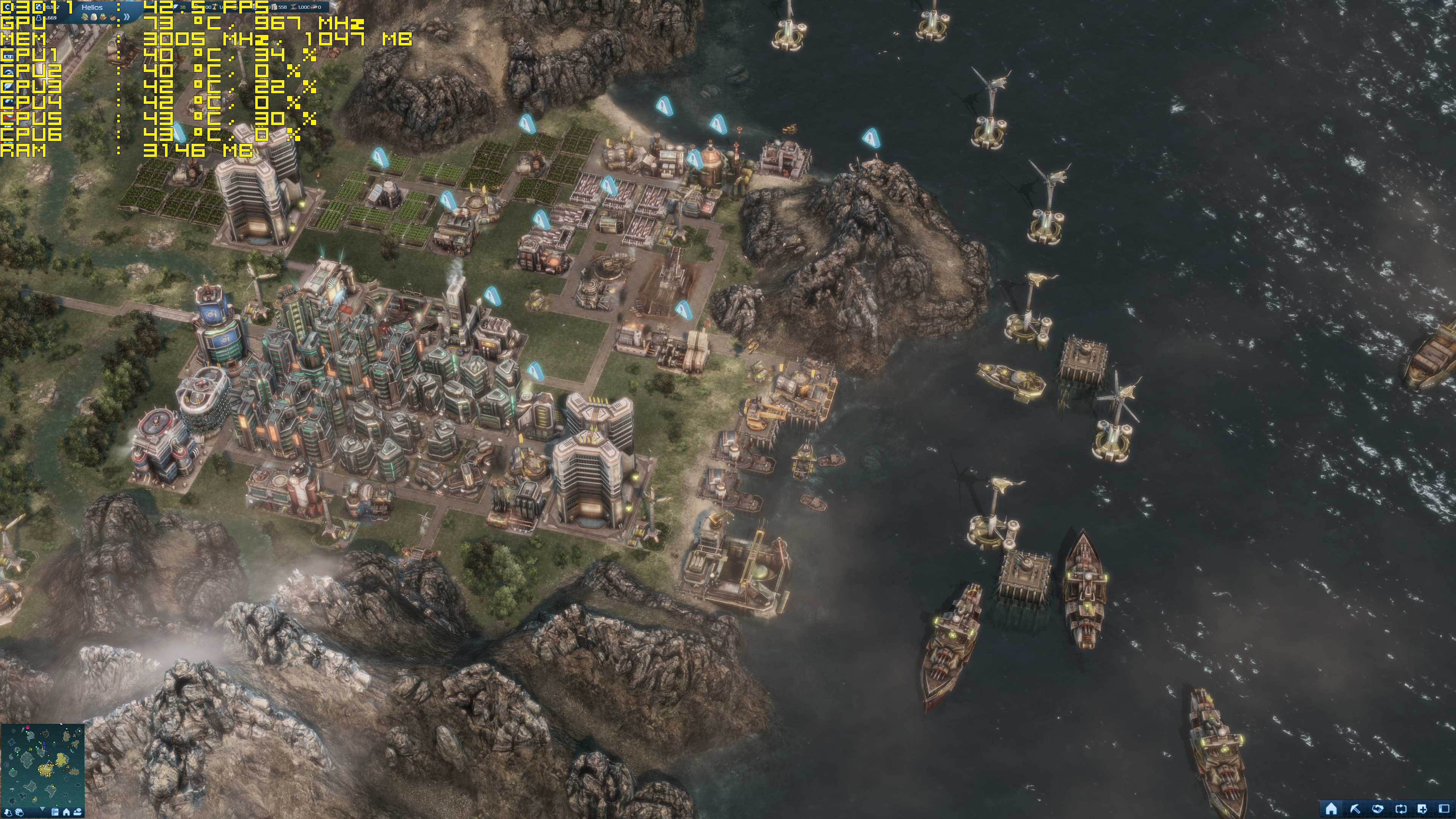Open the house build menu button

coord(1331,809)
